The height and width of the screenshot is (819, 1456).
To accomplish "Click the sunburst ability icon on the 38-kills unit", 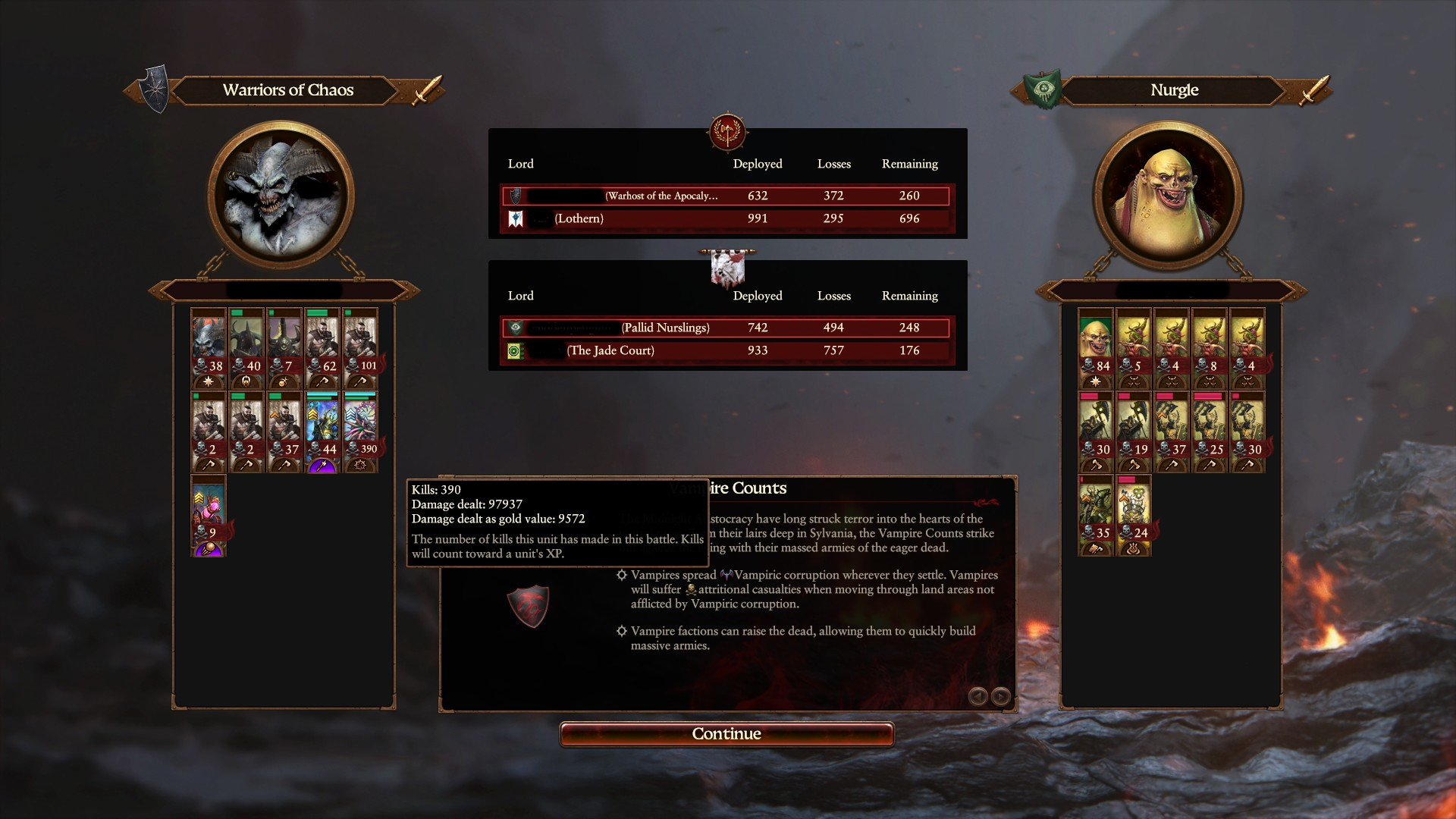I will pos(210,382).
